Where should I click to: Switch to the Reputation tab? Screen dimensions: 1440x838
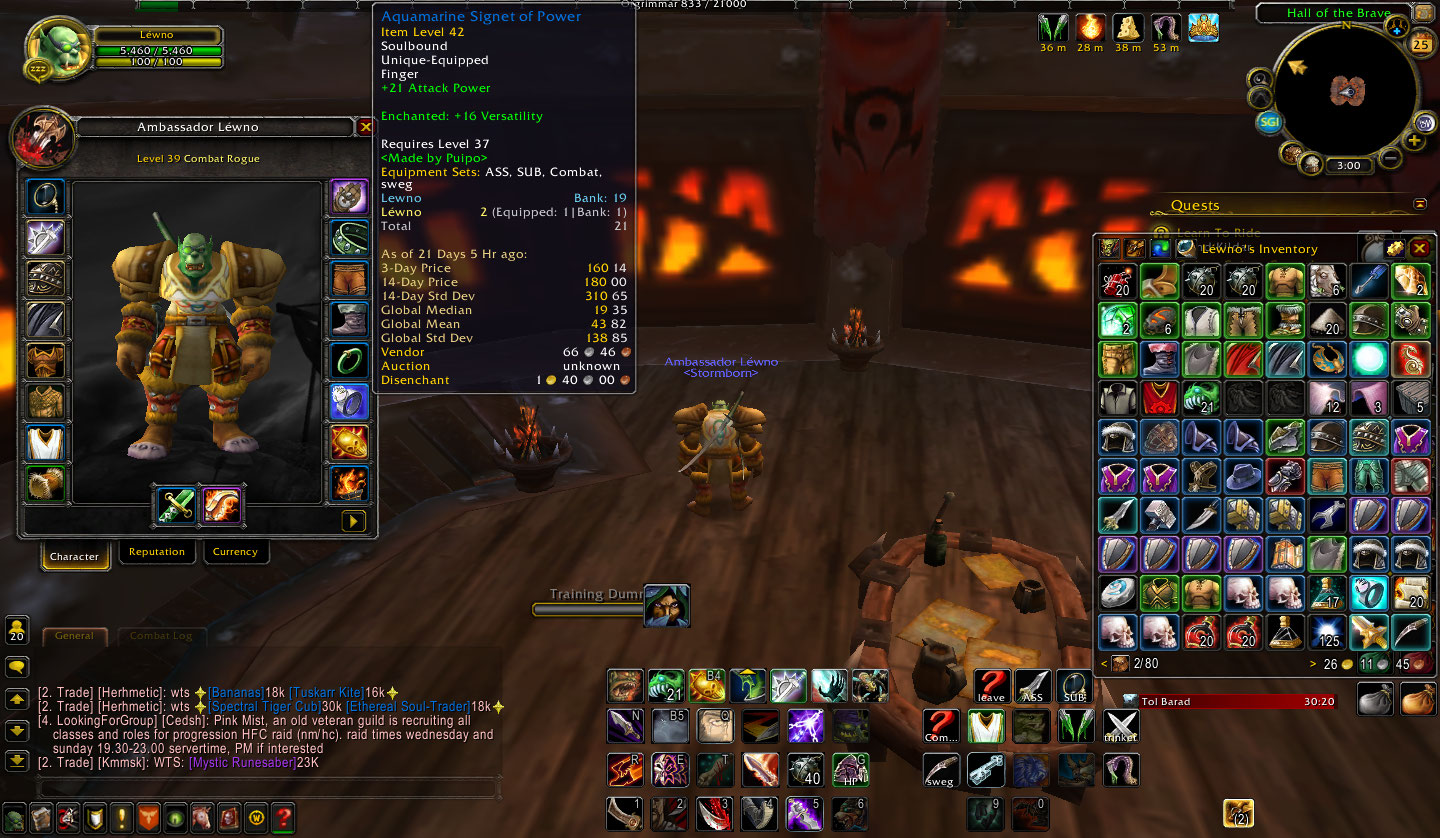(157, 552)
